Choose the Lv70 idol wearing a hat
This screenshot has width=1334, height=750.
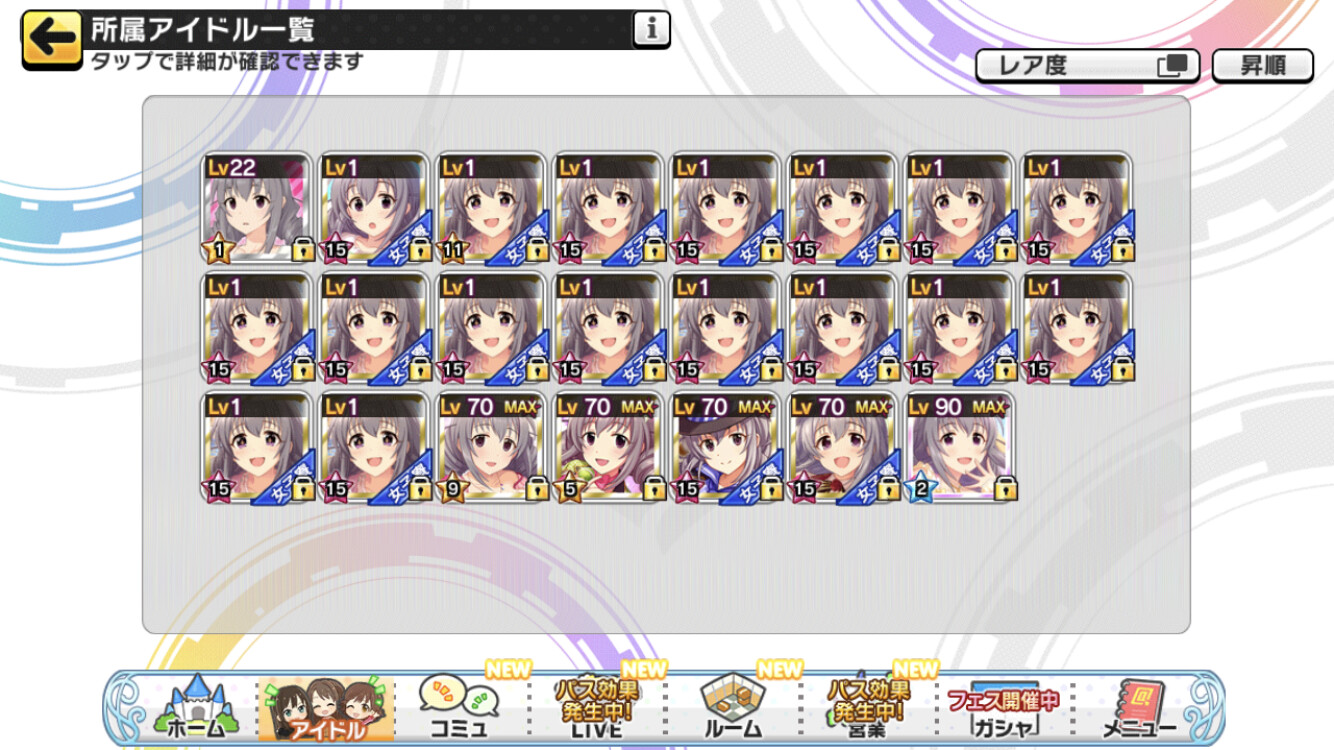(x=726, y=447)
